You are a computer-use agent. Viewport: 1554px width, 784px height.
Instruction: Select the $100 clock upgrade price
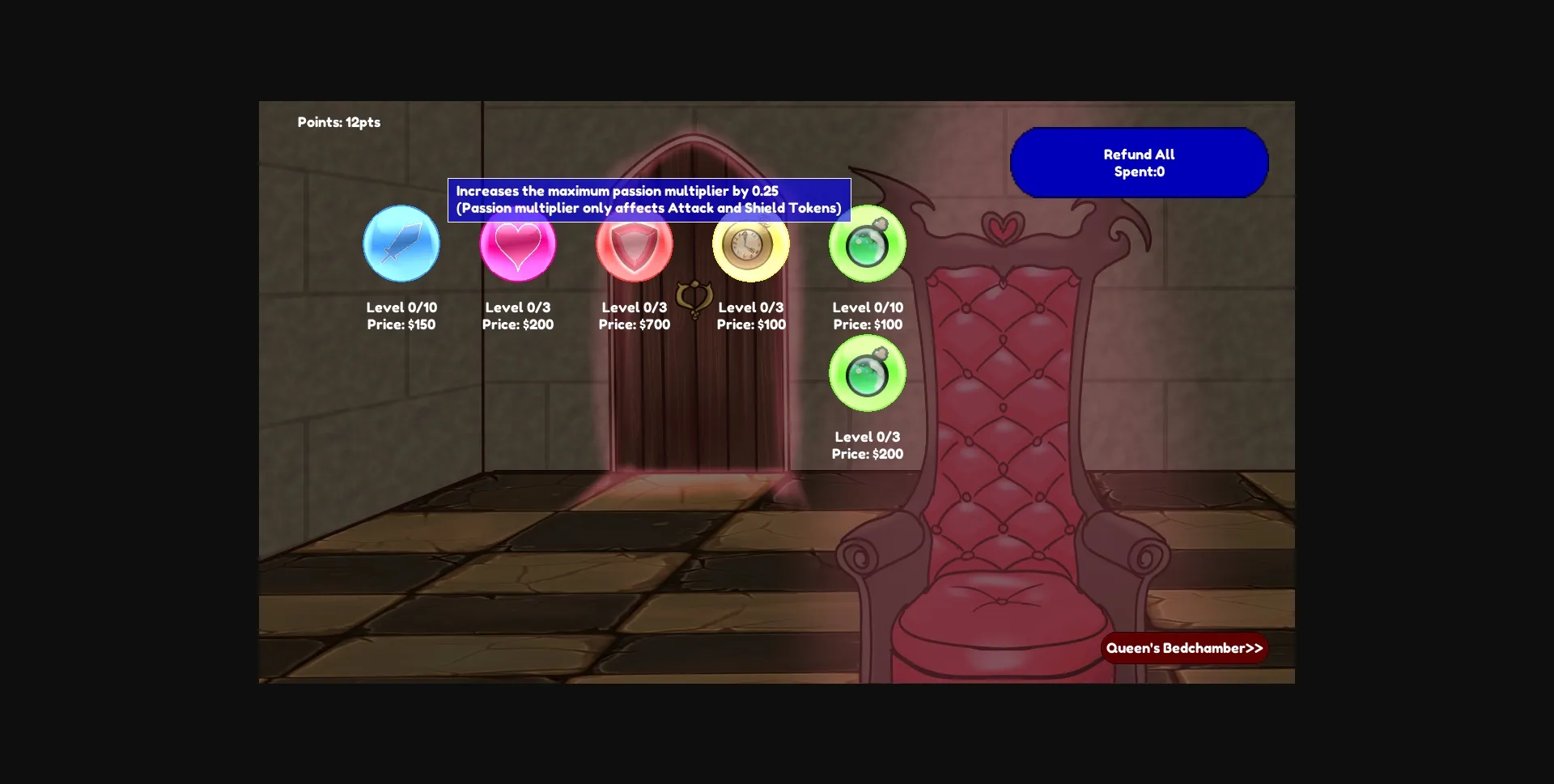coord(751,324)
